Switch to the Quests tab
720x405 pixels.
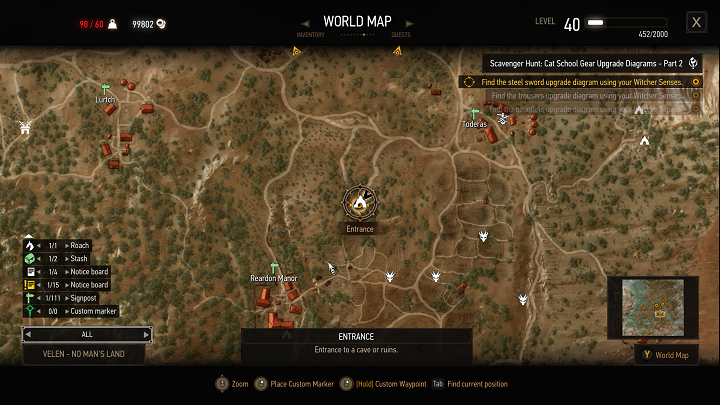(x=400, y=34)
